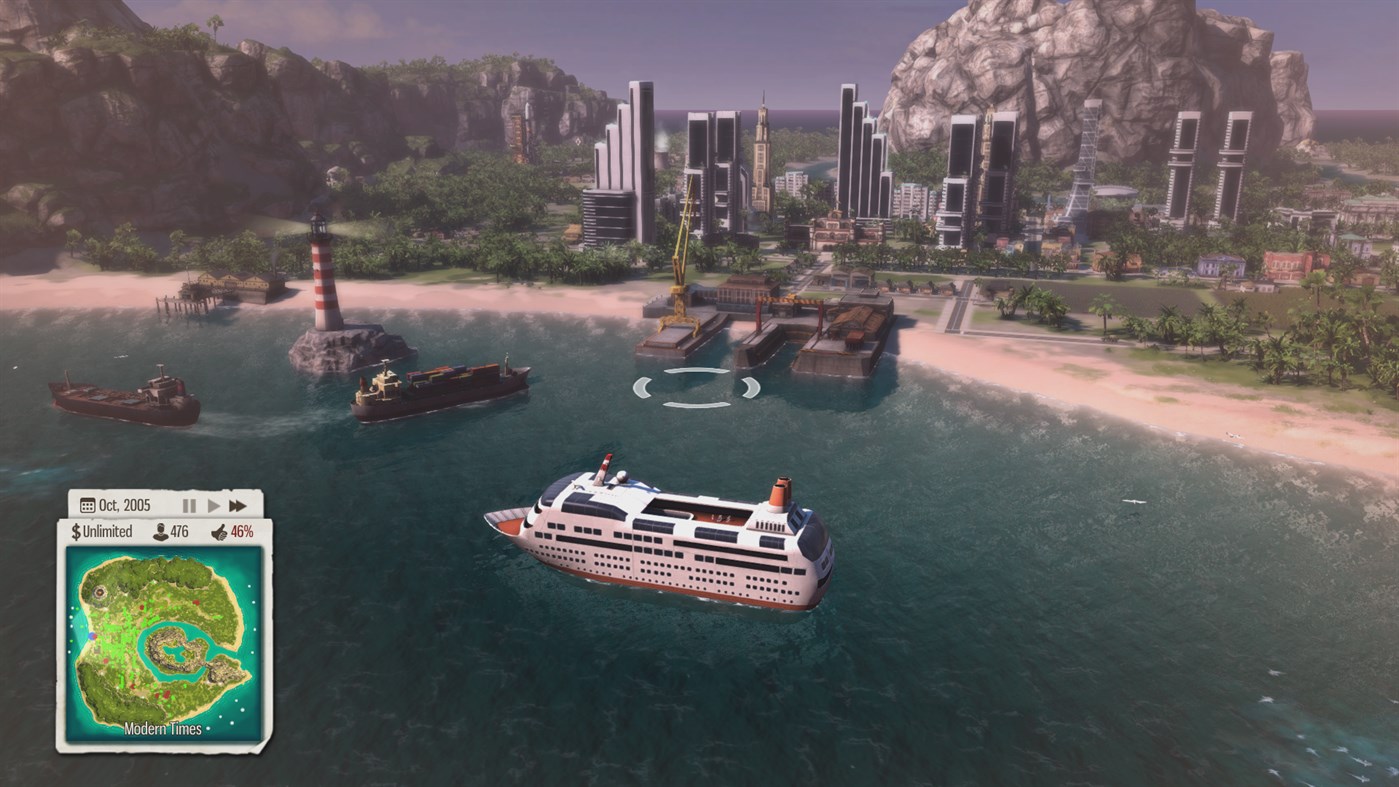Click the population icon showing 476
1399x787 pixels.
click(160, 532)
